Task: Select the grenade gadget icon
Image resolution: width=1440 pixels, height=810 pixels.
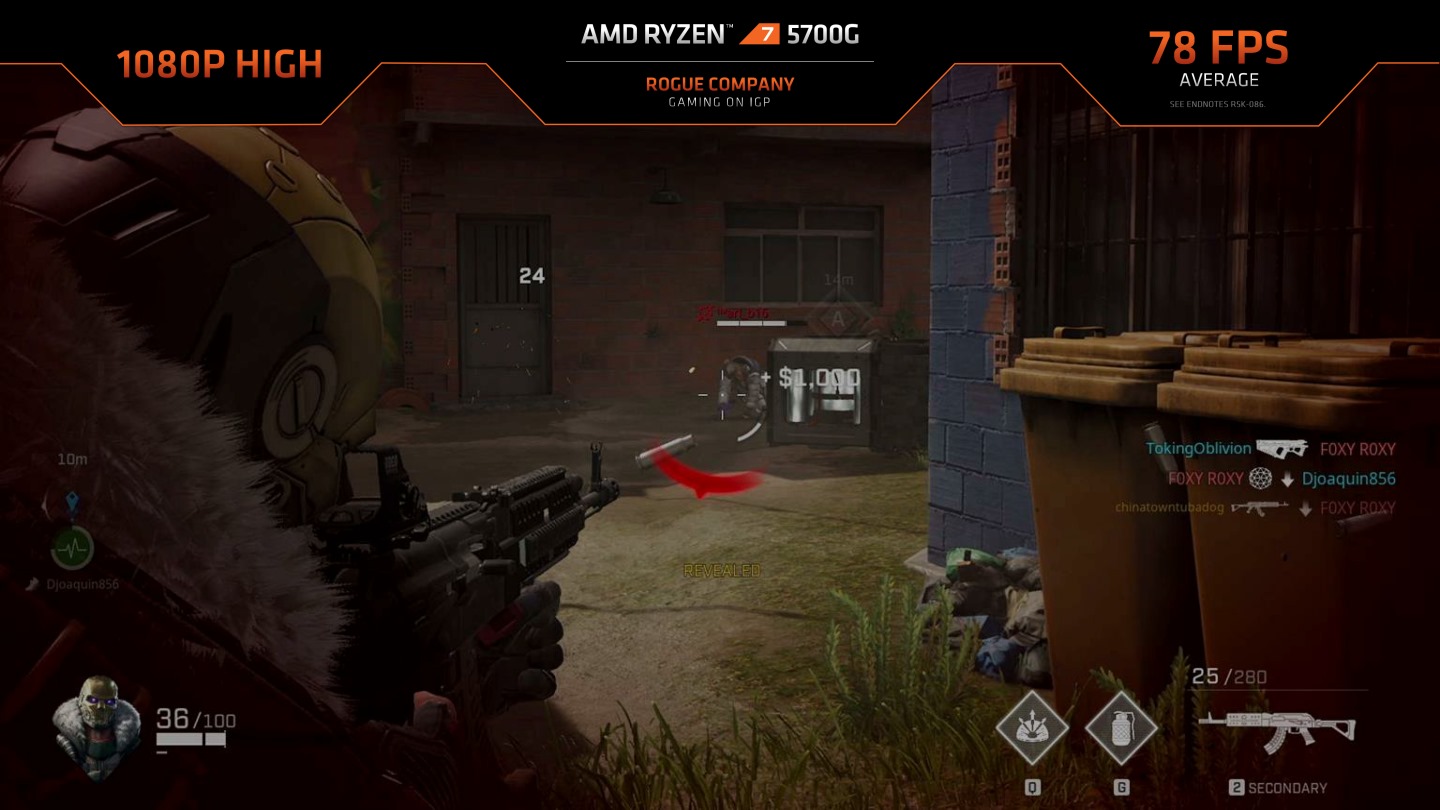Action: point(1121,728)
